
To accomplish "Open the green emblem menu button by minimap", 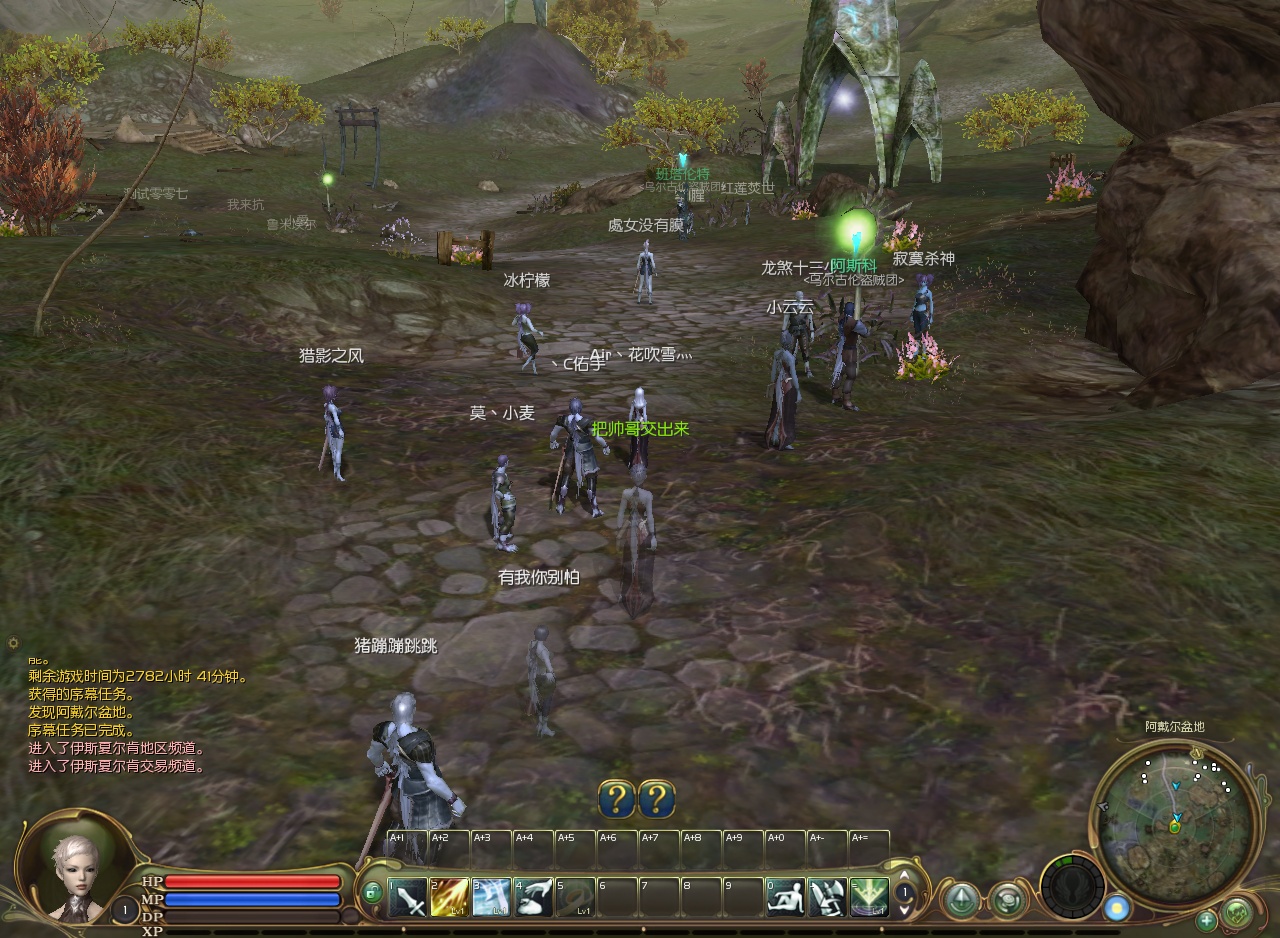I will [x=1237, y=913].
